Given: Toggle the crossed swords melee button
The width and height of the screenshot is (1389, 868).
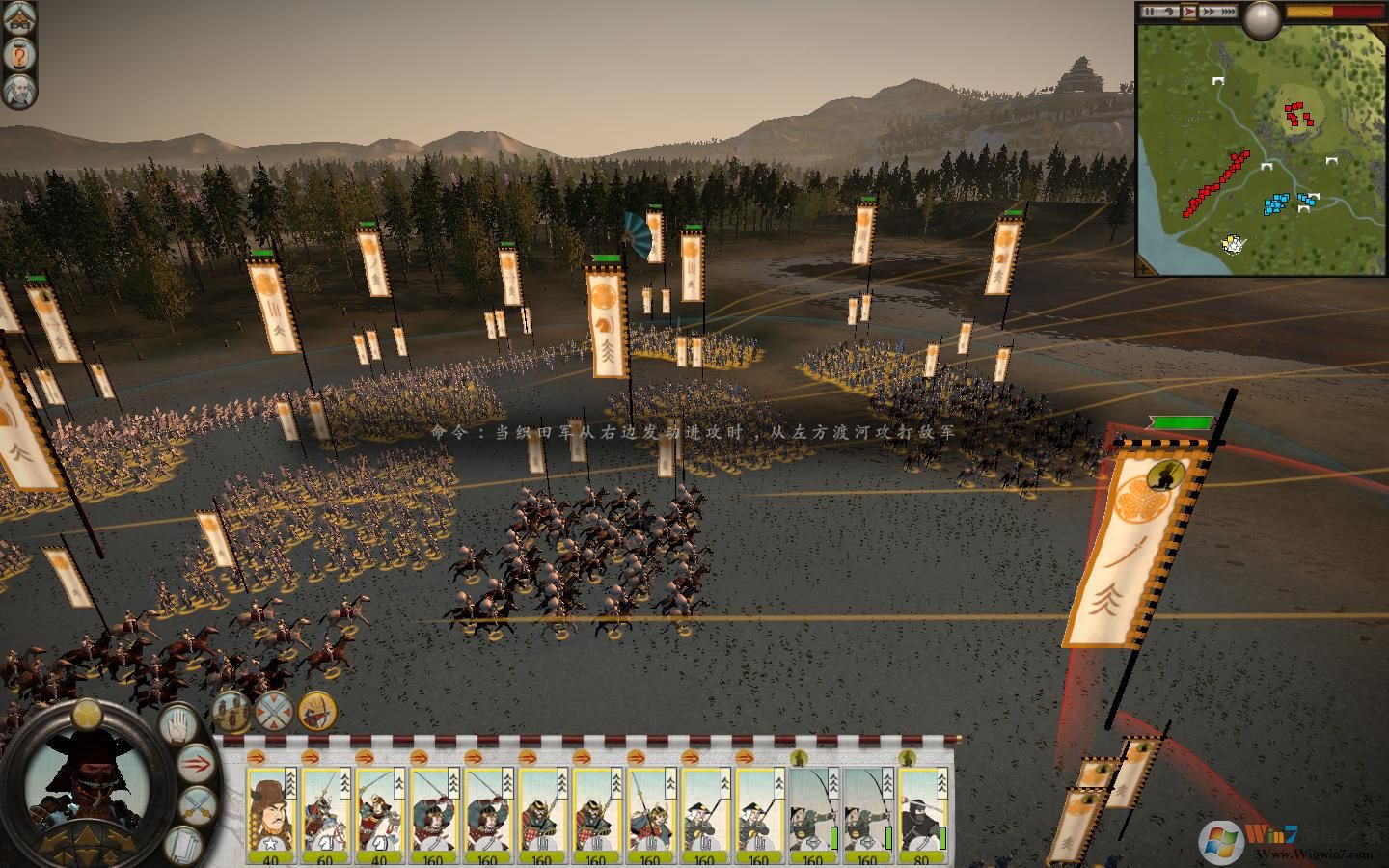Looking at the screenshot, I should 197,803.
